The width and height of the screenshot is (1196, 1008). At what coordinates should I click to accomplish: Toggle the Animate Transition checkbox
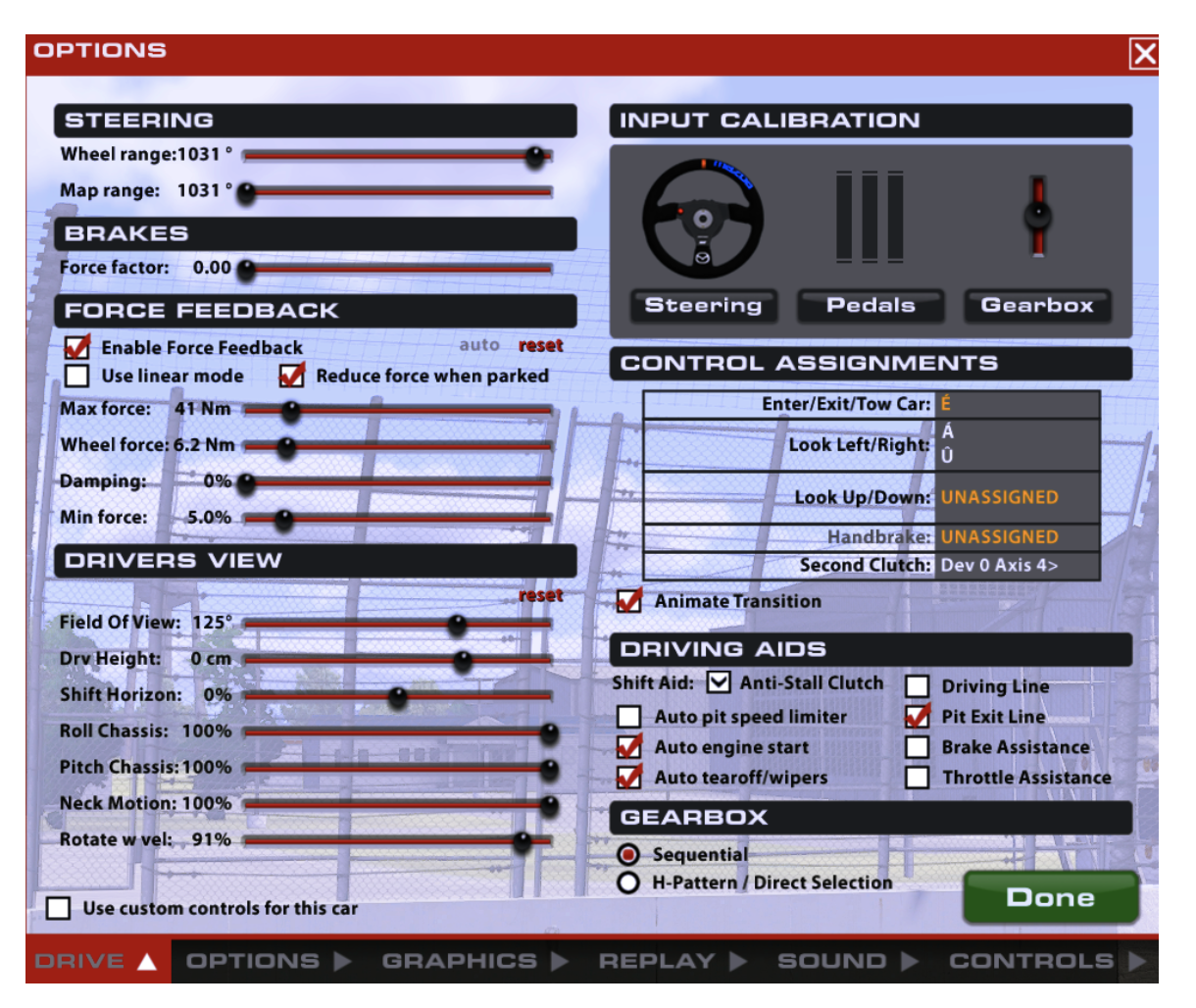[x=629, y=601]
